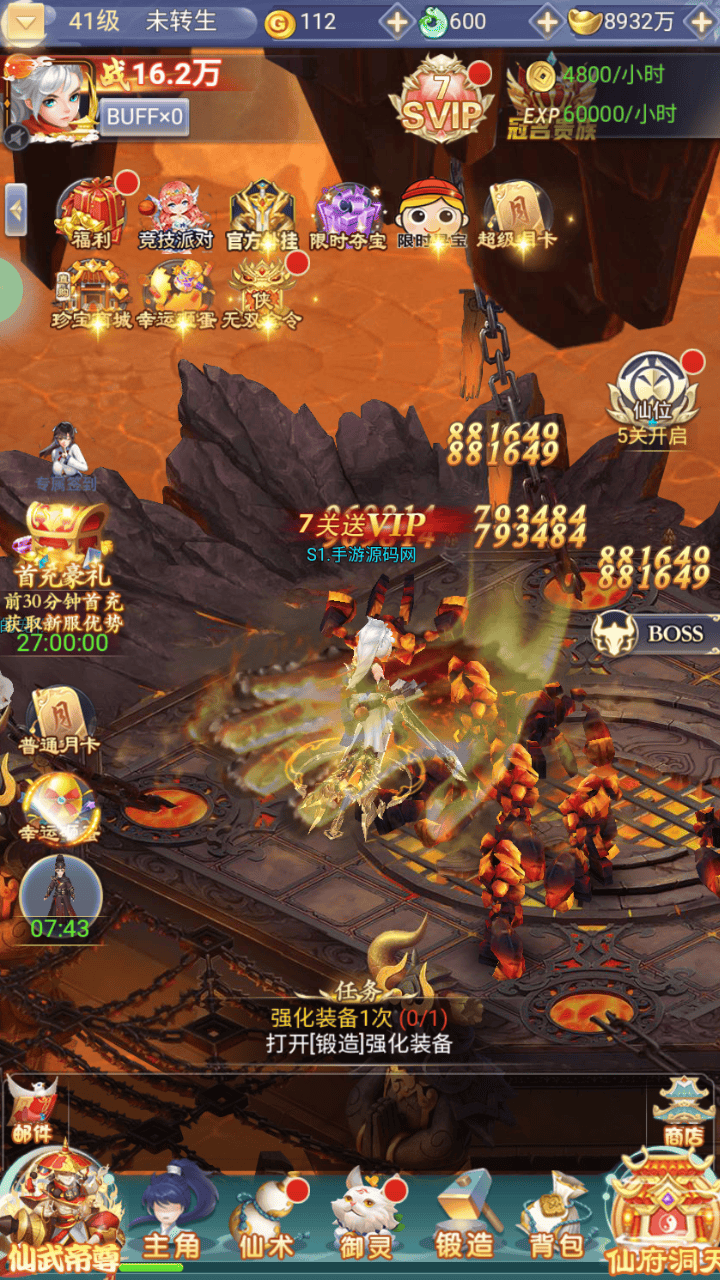This screenshot has height=1280, width=720.
Task: Challenge the BOSS button
Action: 660,633
